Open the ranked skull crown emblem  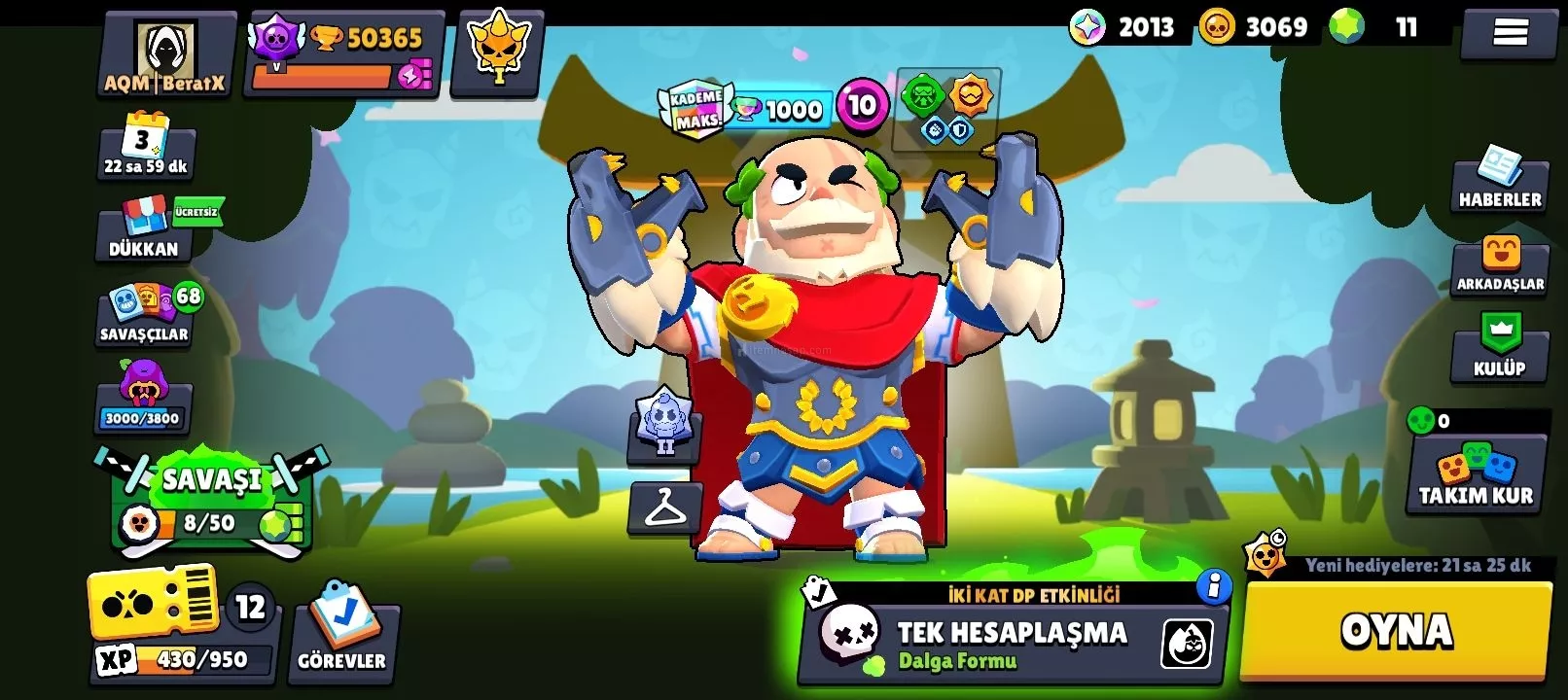point(497,53)
